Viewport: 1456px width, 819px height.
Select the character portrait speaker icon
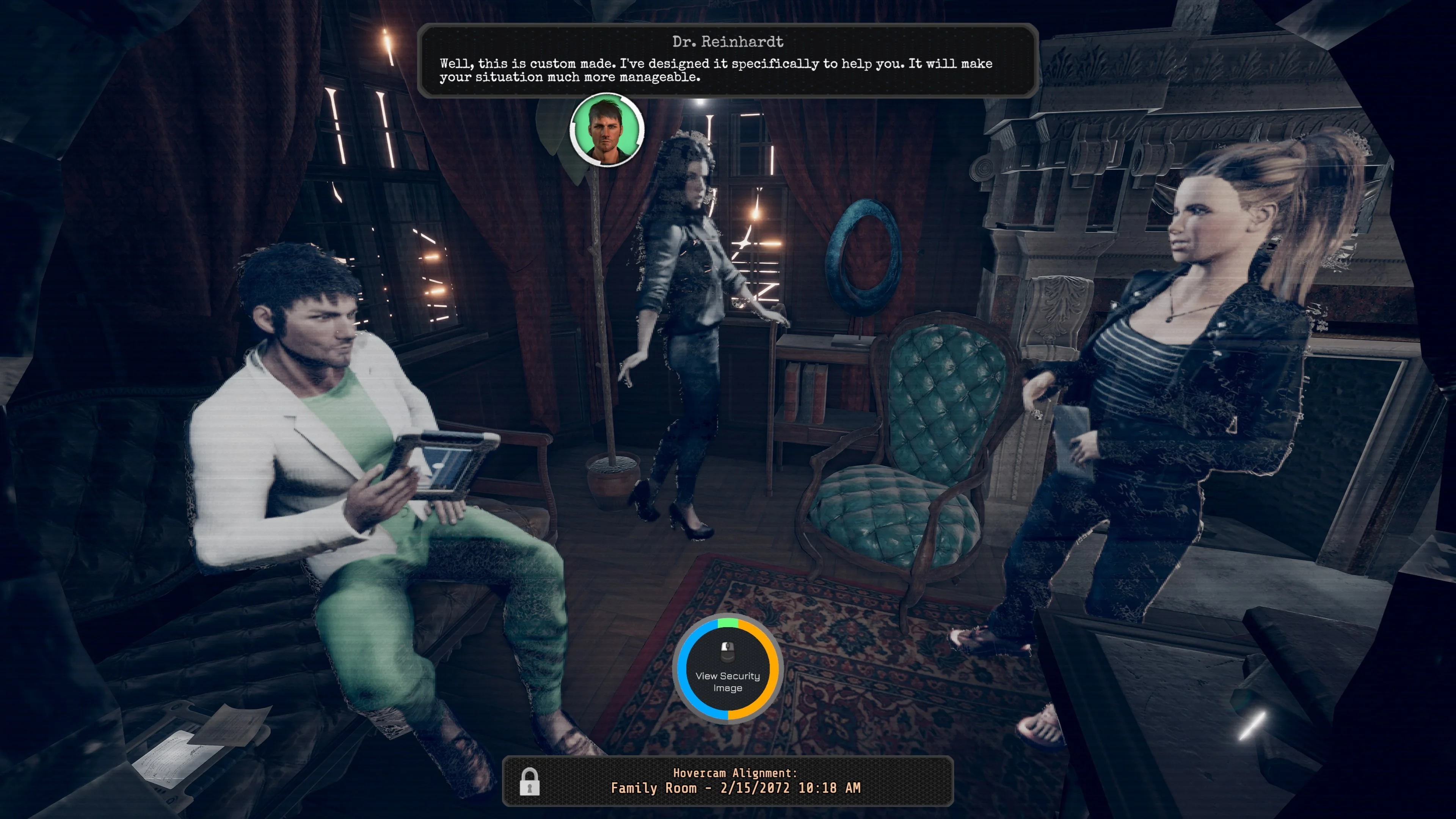point(607,130)
